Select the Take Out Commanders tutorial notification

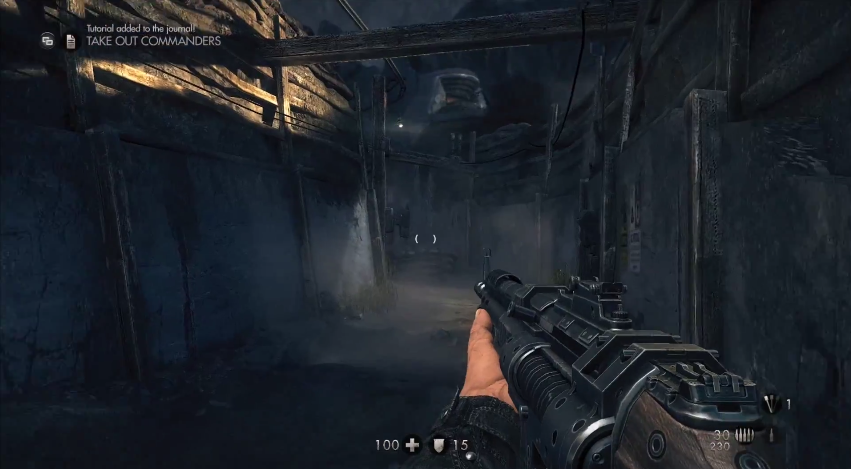154,42
